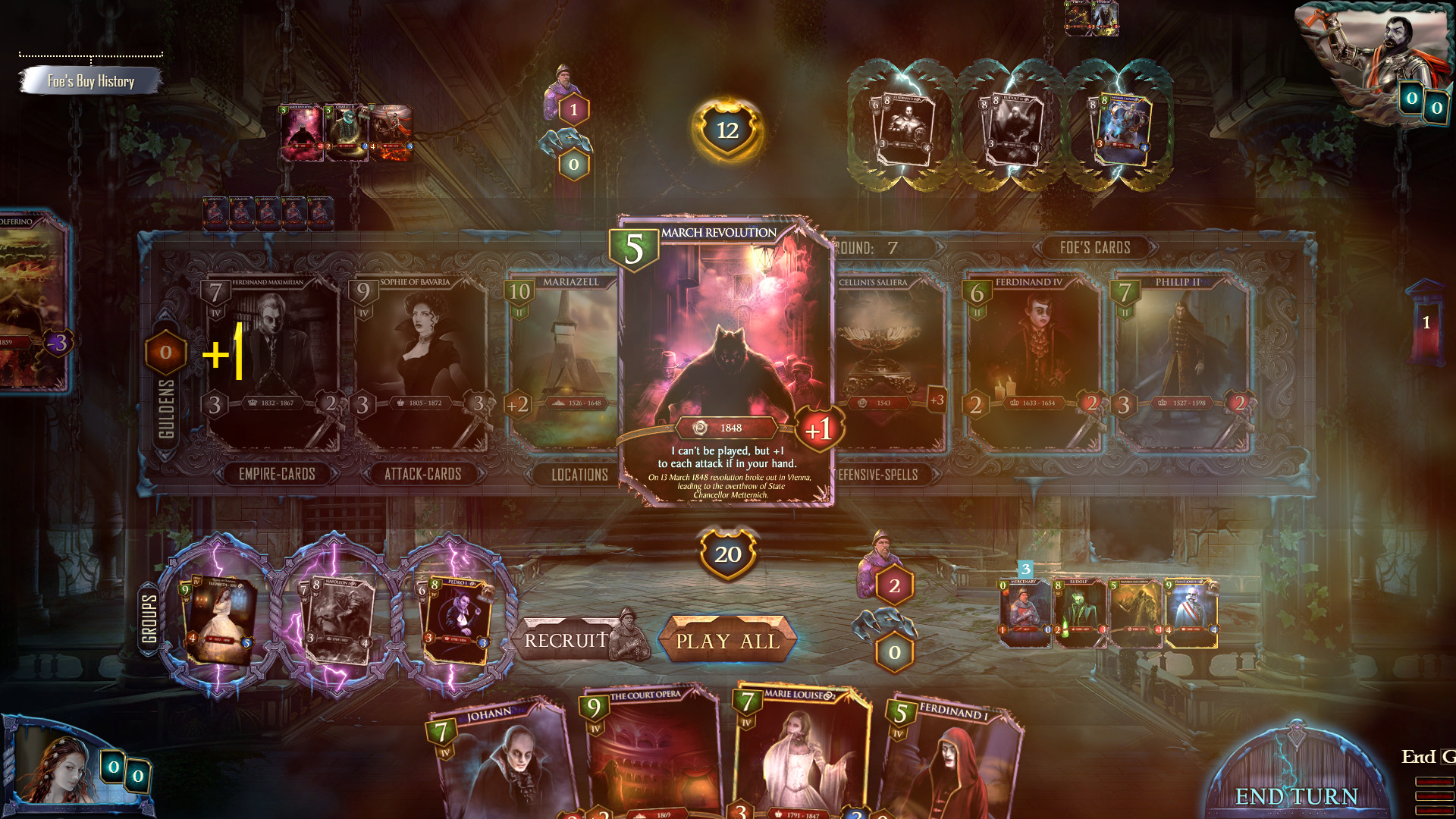Click your draw deck counter showing 20
Screen dimensions: 1456x819
[x=729, y=554]
